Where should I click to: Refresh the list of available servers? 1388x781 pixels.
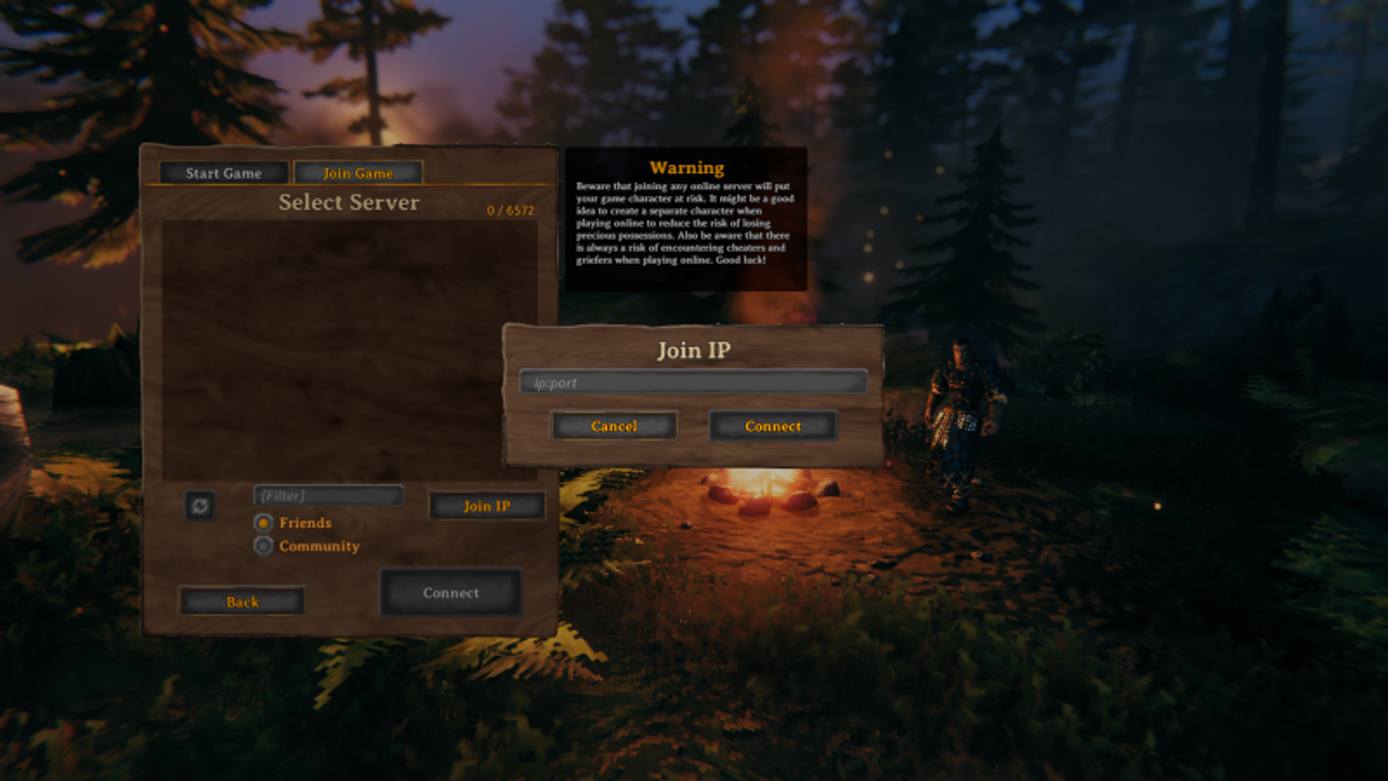[x=201, y=506]
